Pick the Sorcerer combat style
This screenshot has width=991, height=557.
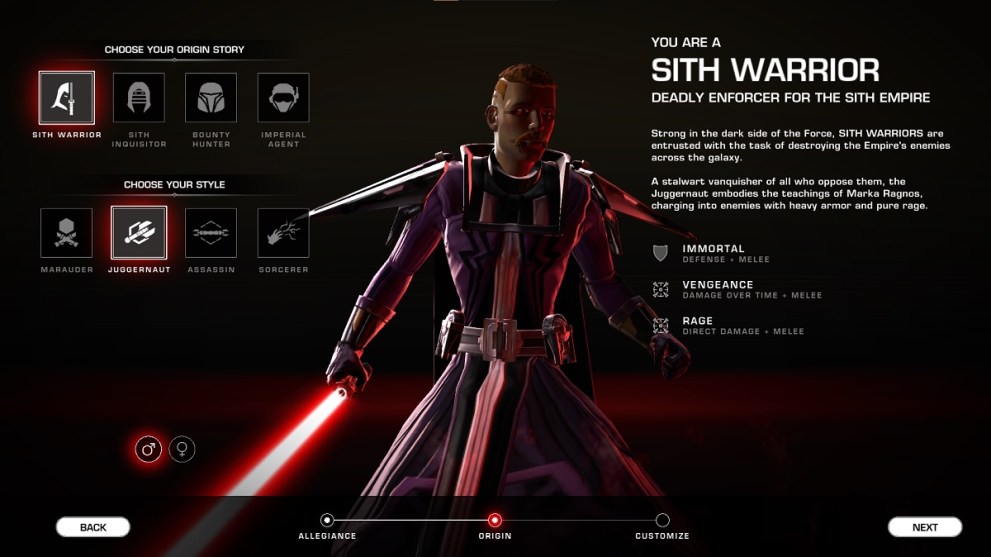283,233
